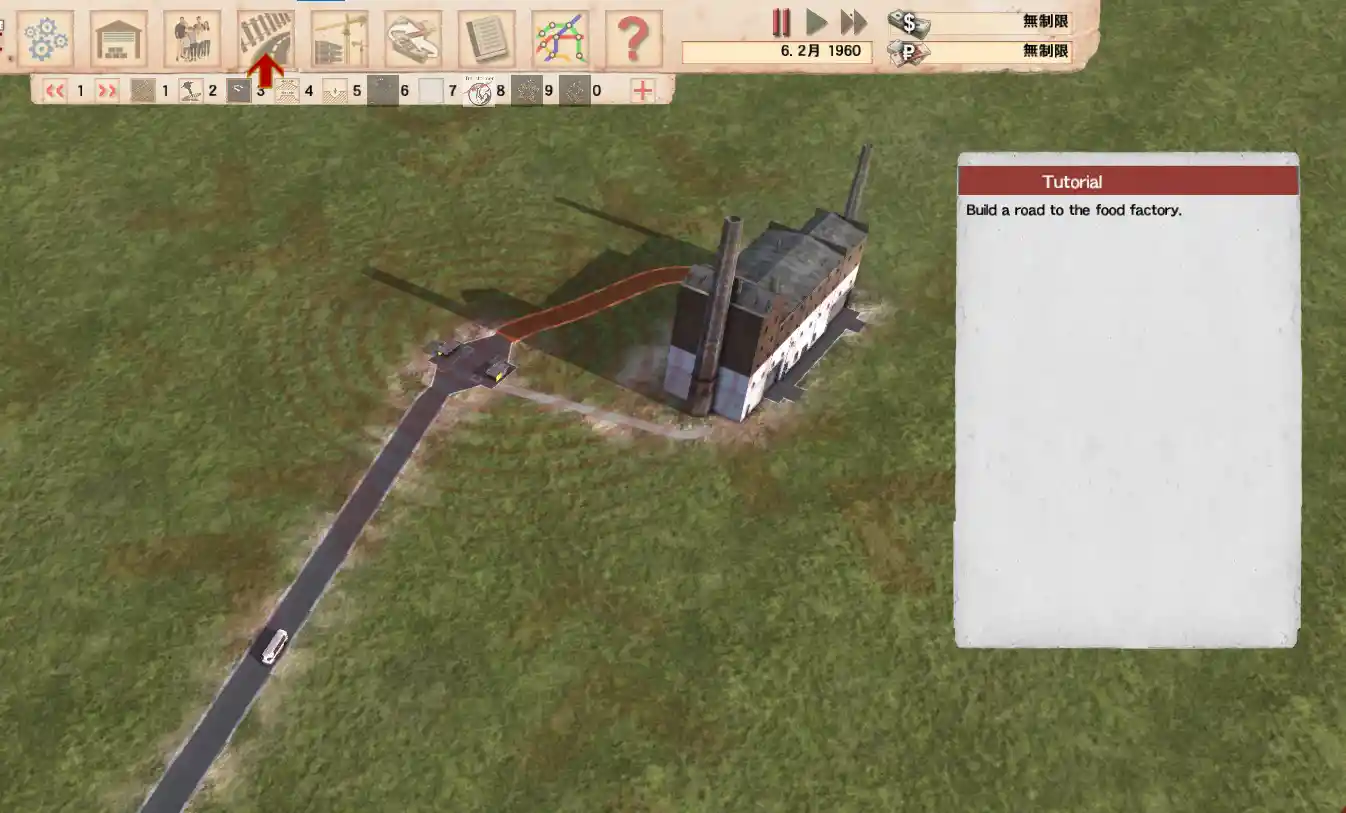Screen dimensions: 1346x813
Task: Select the road tool in slot 3
Action: pos(238,91)
